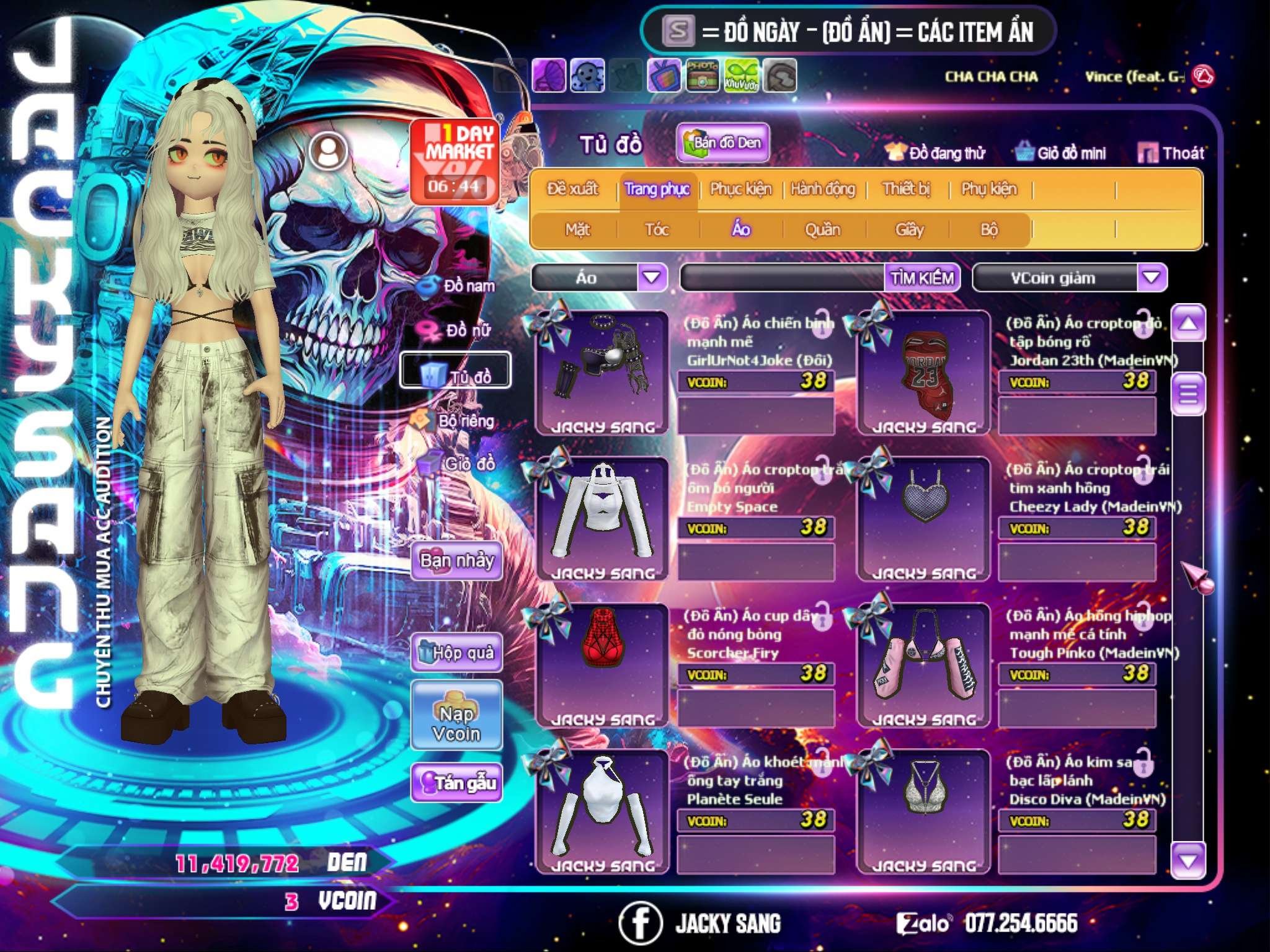This screenshot has width=1270, height=952.
Task: Select the Tóc hair subcategory
Action: [x=657, y=230]
